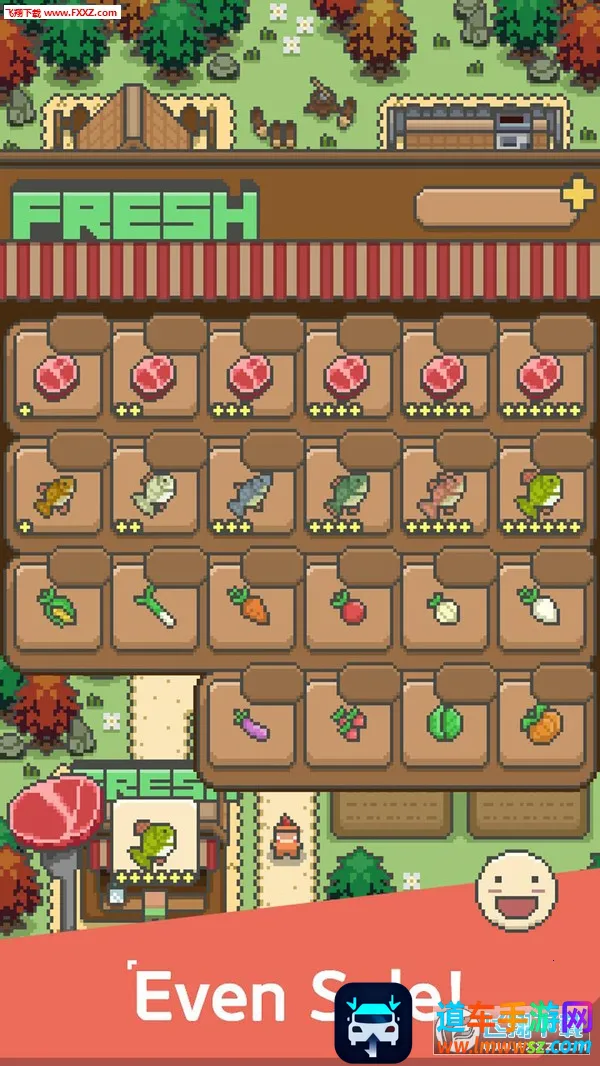The width and height of the screenshot is (600, 1066).
Task: Choose the corn slot
Action: [59, 606]
